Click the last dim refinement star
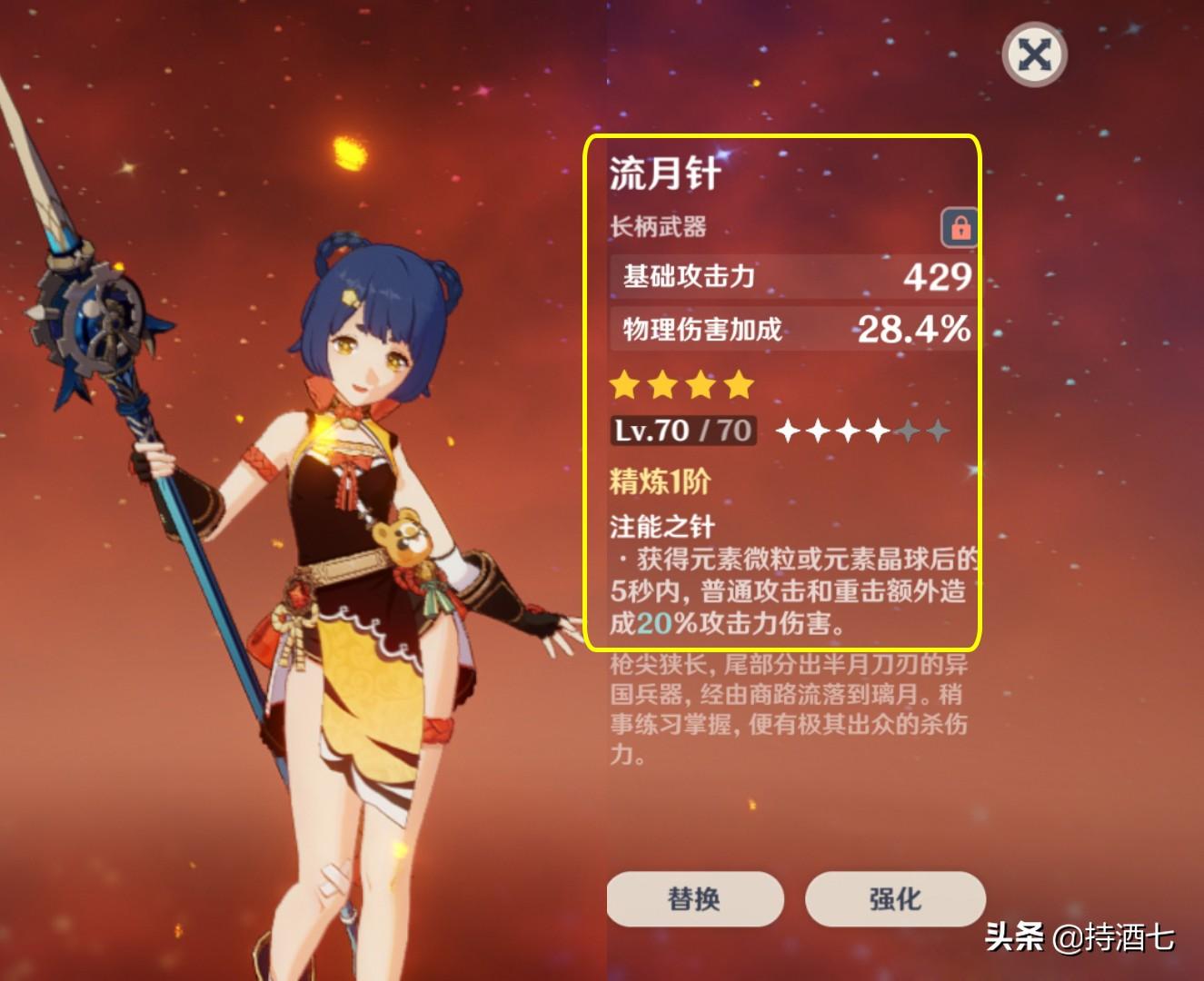Screen dimensions: 1204x981 click(938, 430)
